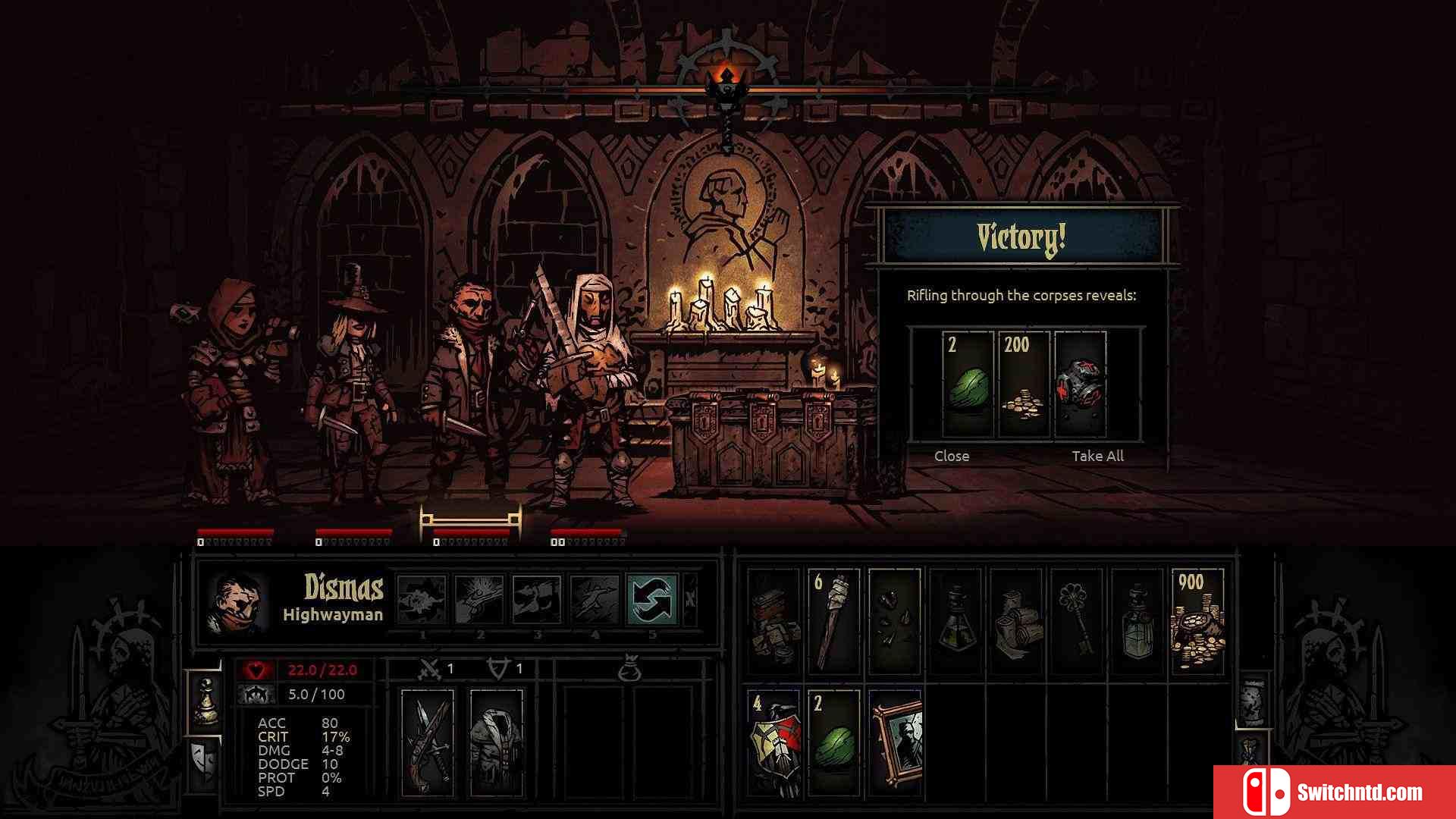Open the map scroll tab
The image size is (1456, 819).
point(1252,699)
